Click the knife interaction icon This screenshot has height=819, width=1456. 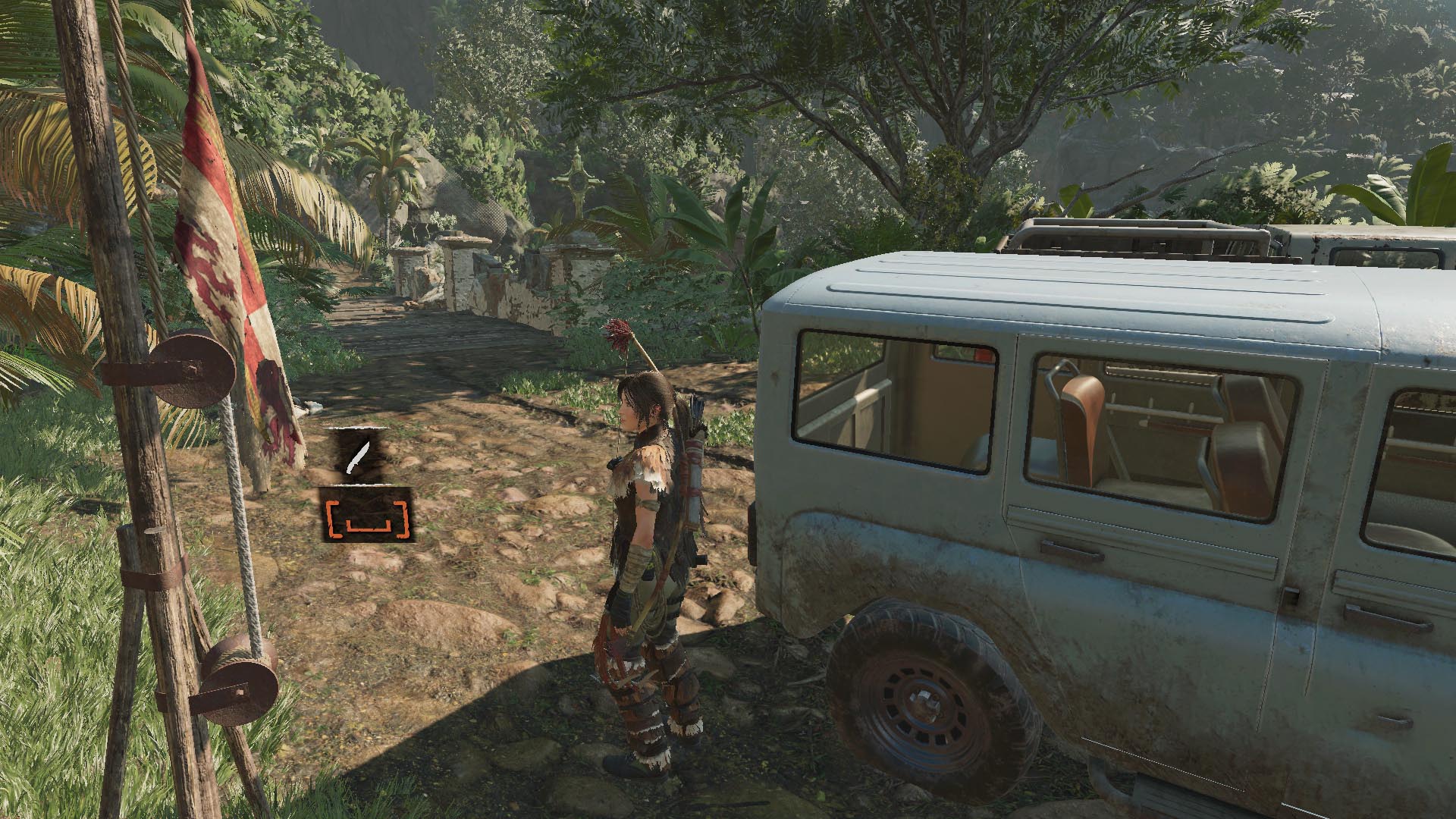[x=355, y=457]
